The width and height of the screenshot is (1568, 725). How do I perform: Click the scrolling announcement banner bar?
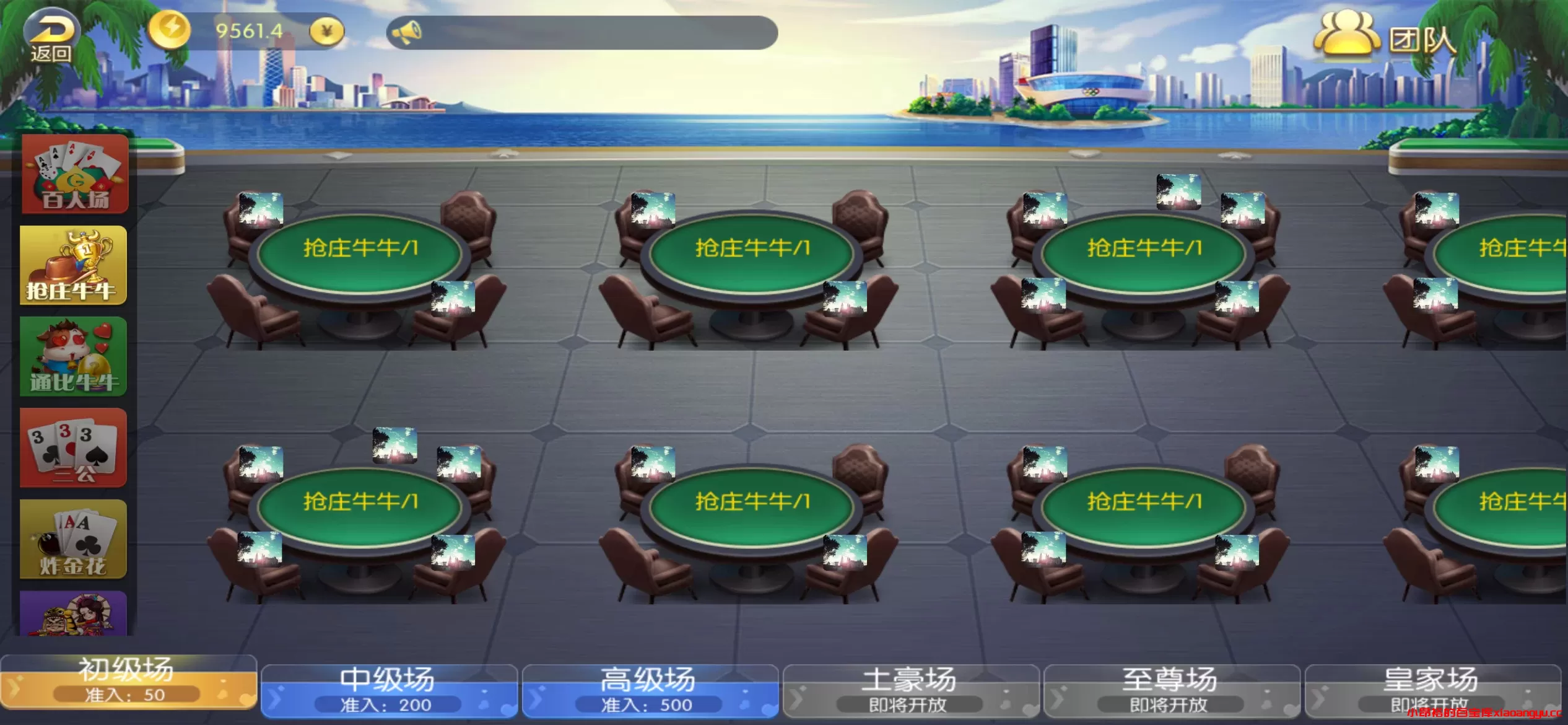[x=582, y=32]
